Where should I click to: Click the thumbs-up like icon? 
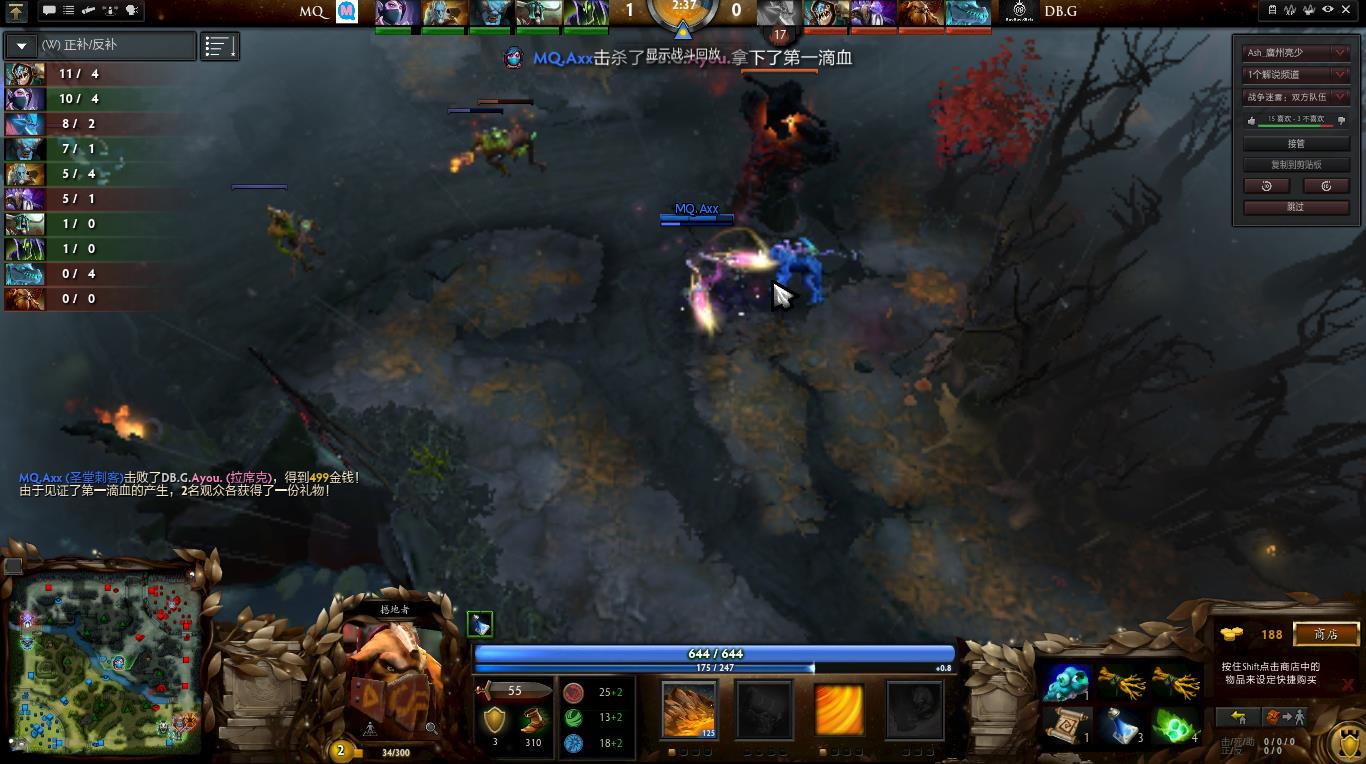pyautogui.click(x=1250, y=120)
